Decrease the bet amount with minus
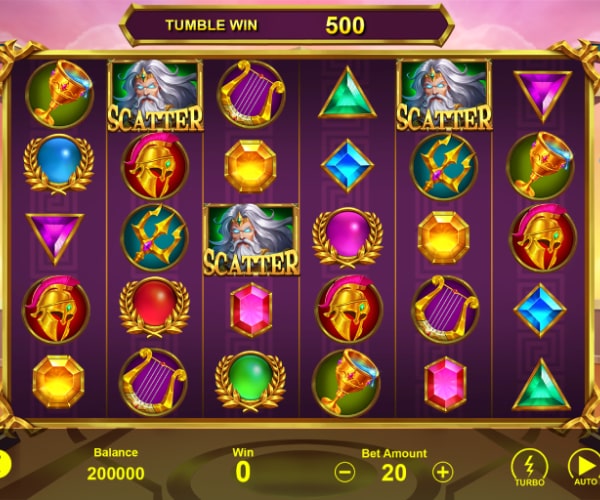The image size is (600, 500). click(345, 472)
